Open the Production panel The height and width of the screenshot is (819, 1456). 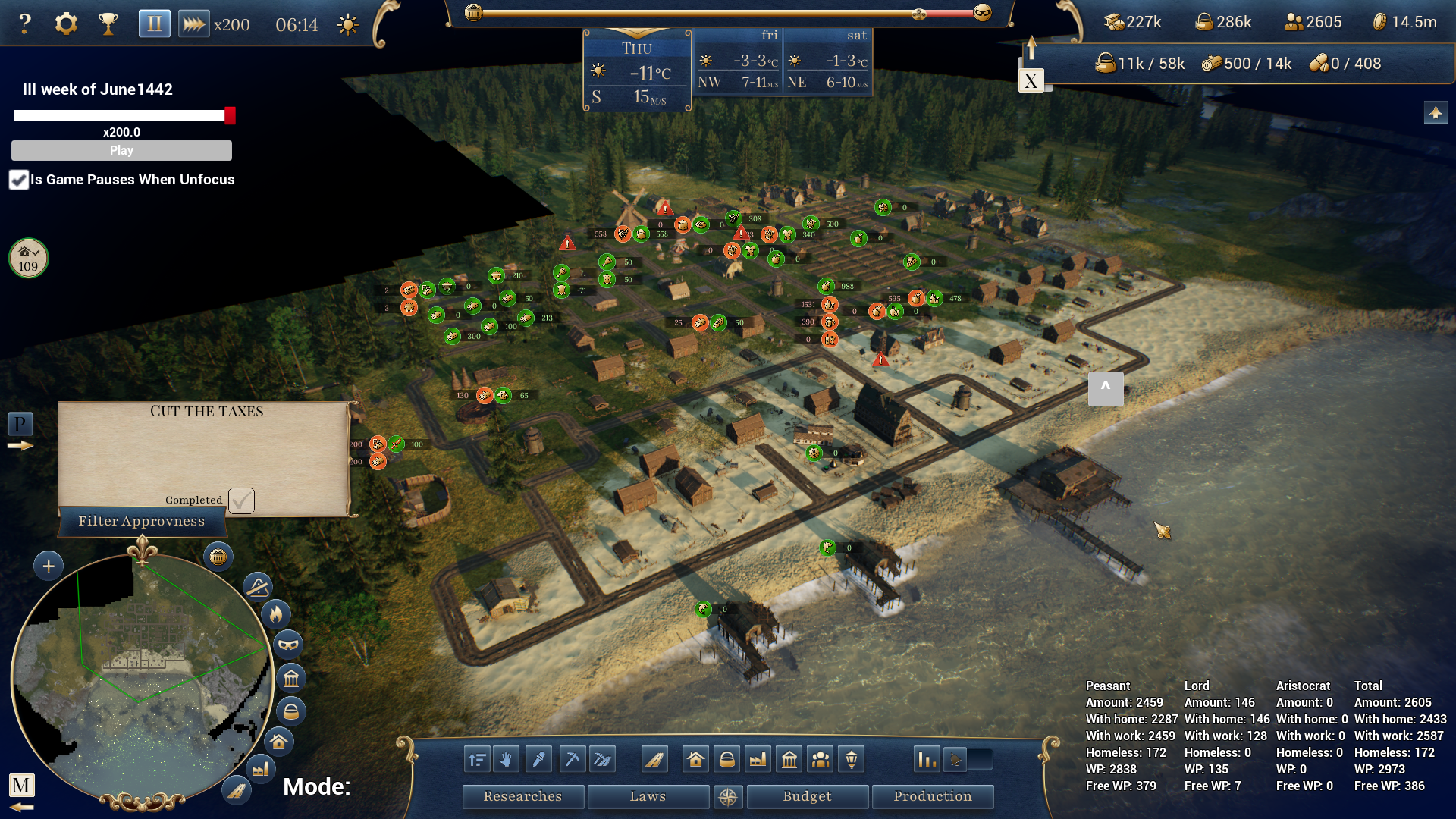[x=932, y=796]
